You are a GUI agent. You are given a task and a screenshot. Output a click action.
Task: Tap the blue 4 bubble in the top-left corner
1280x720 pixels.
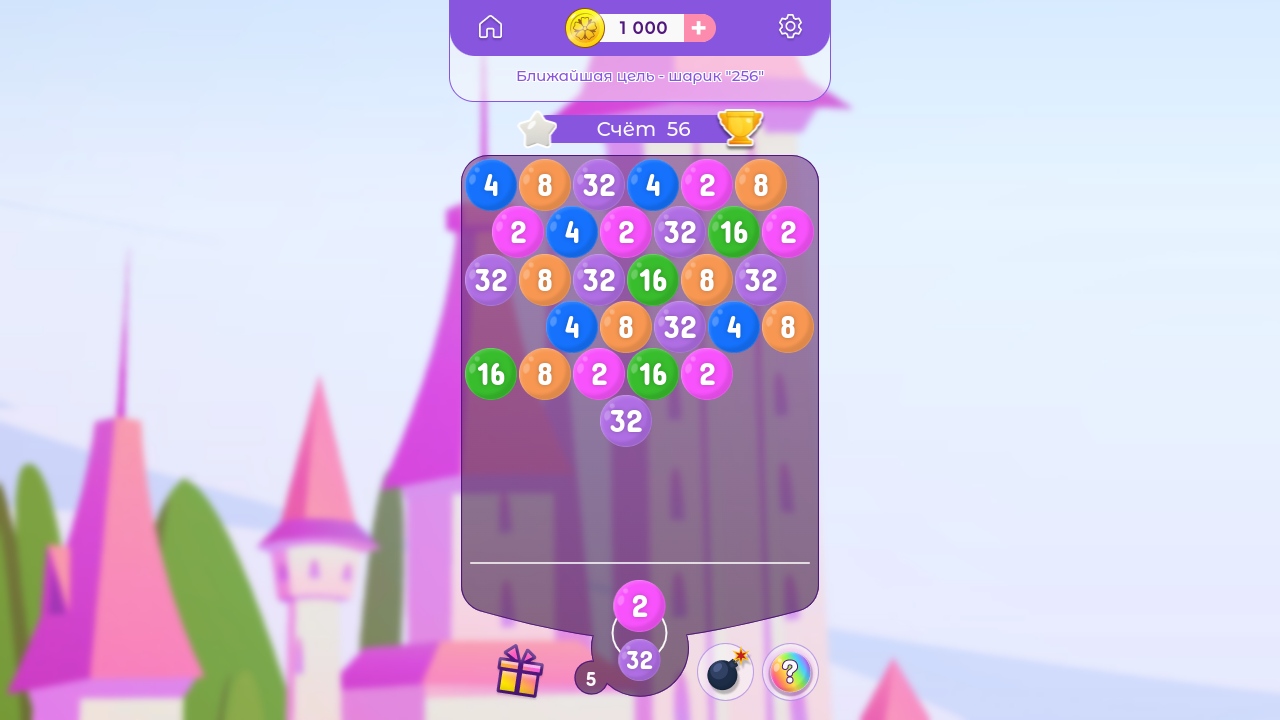(490, 184)
